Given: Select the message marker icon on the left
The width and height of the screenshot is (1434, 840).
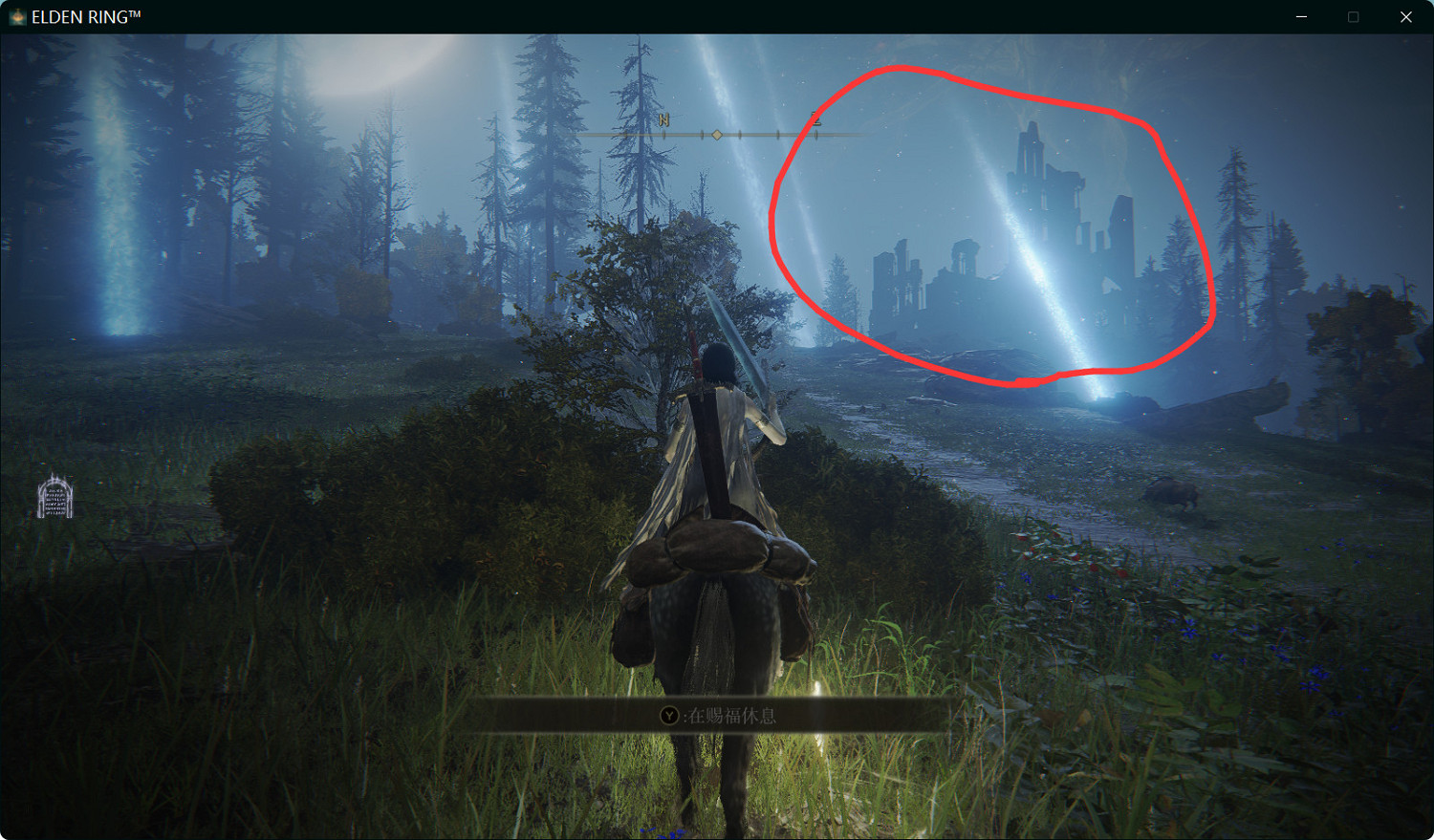Looking at the screenshot, I should click(x=55, y=495).
